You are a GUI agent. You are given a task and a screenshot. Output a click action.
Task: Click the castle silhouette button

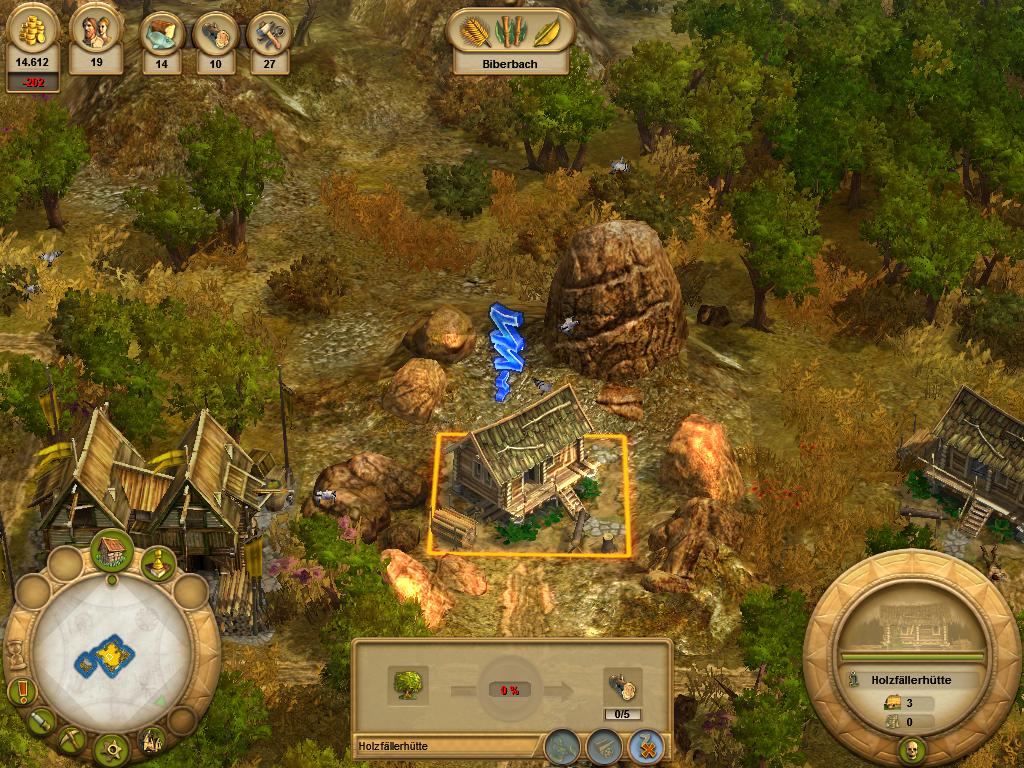[x=152, y=740]
